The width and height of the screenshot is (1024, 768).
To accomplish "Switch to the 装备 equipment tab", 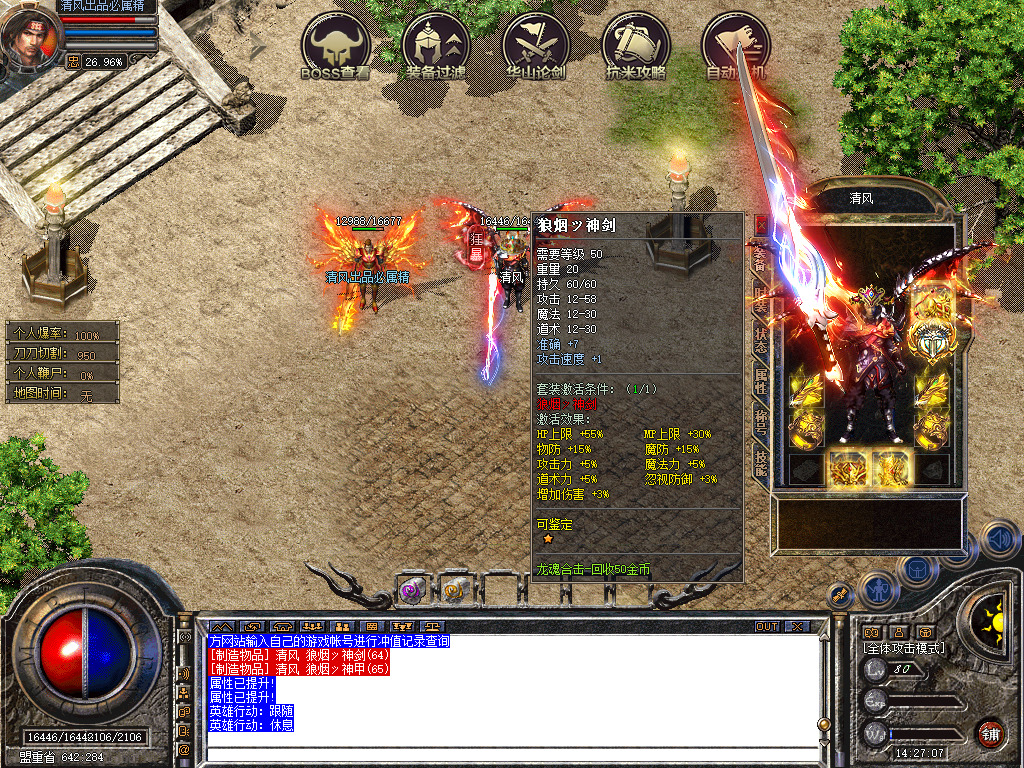I will (760, 260).
